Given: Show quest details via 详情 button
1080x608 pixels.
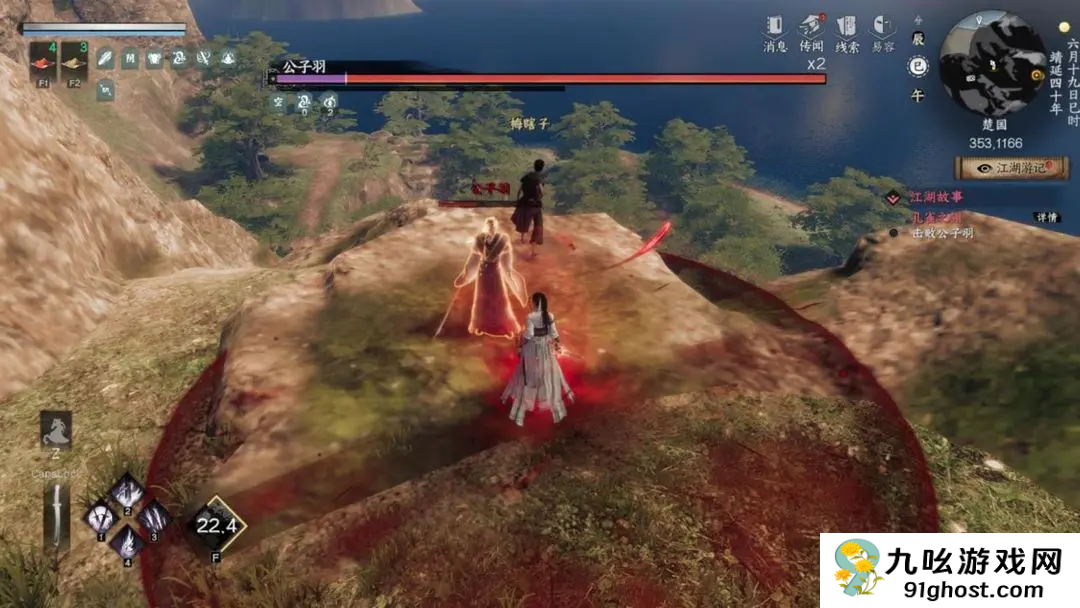Looking at the screenshot, I should tap(1046, 217).
